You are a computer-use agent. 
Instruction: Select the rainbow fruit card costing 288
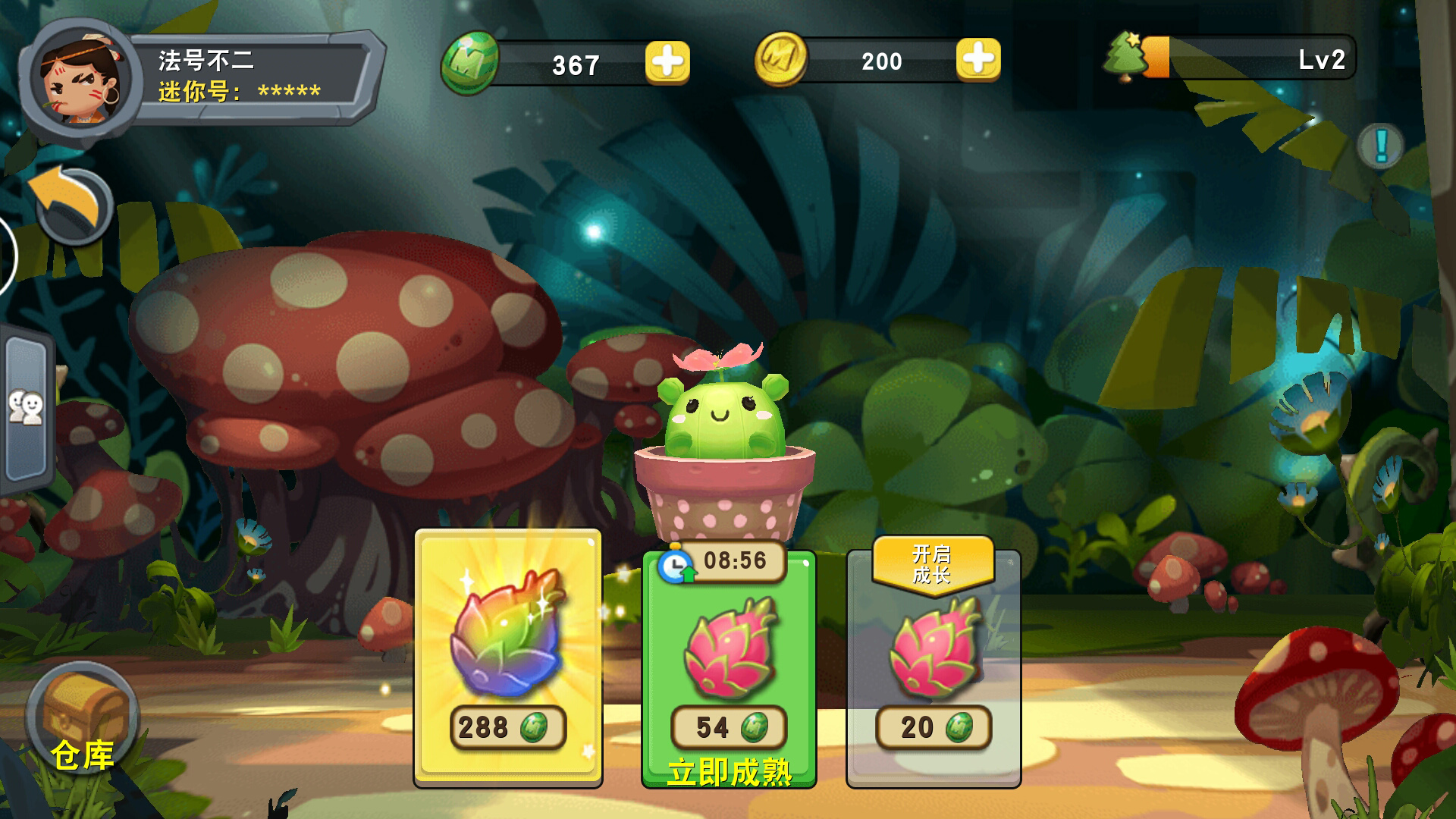pos(508,658)
